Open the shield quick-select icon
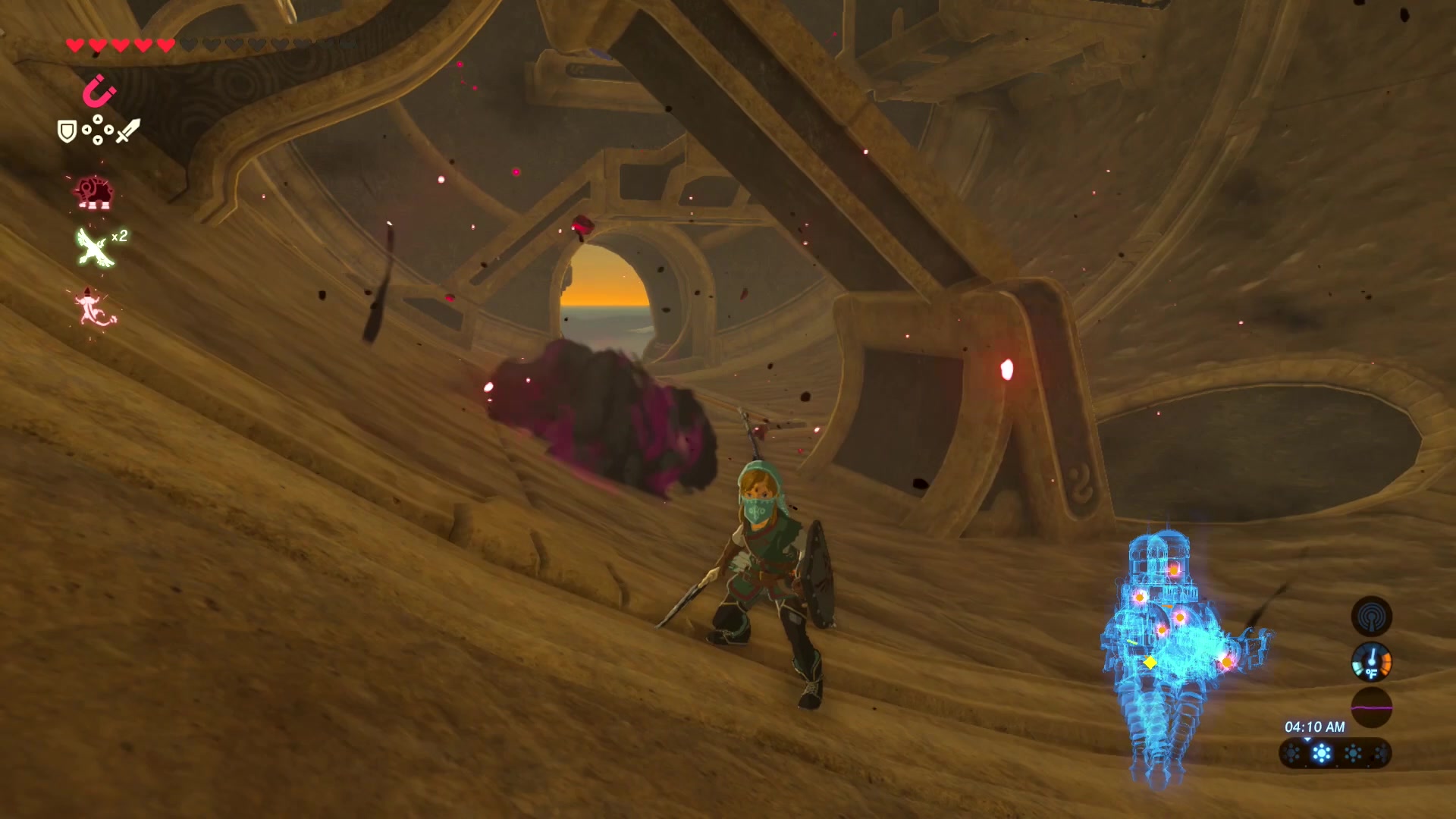 [67, 132]
